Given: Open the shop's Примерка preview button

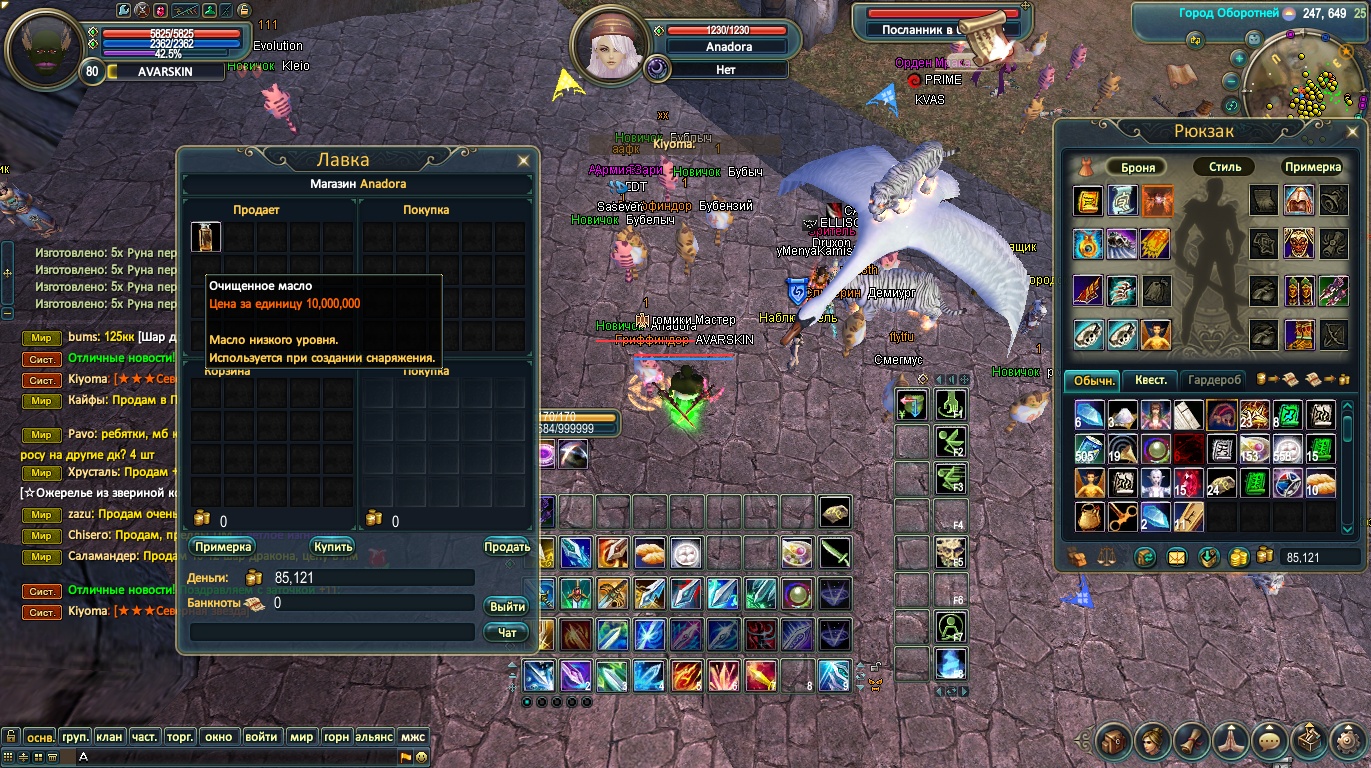Looking at the screenshot, I should pos(223,547).
